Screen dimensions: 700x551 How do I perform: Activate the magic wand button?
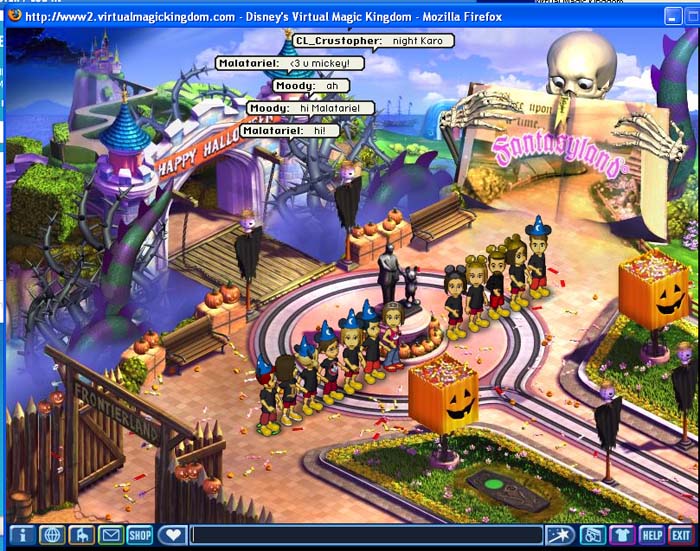point(559,535)
